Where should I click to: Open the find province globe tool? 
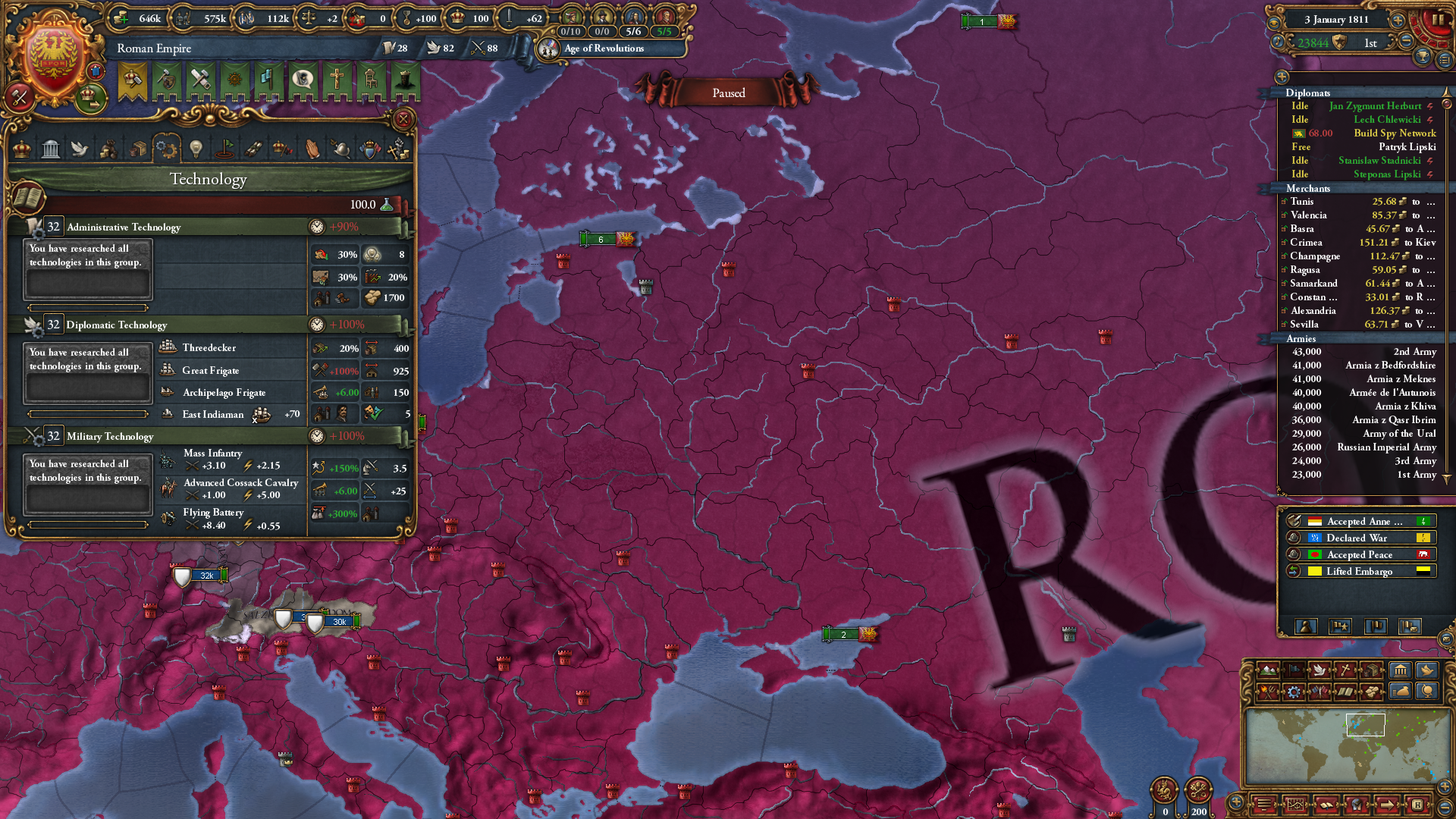point(1428,691)
